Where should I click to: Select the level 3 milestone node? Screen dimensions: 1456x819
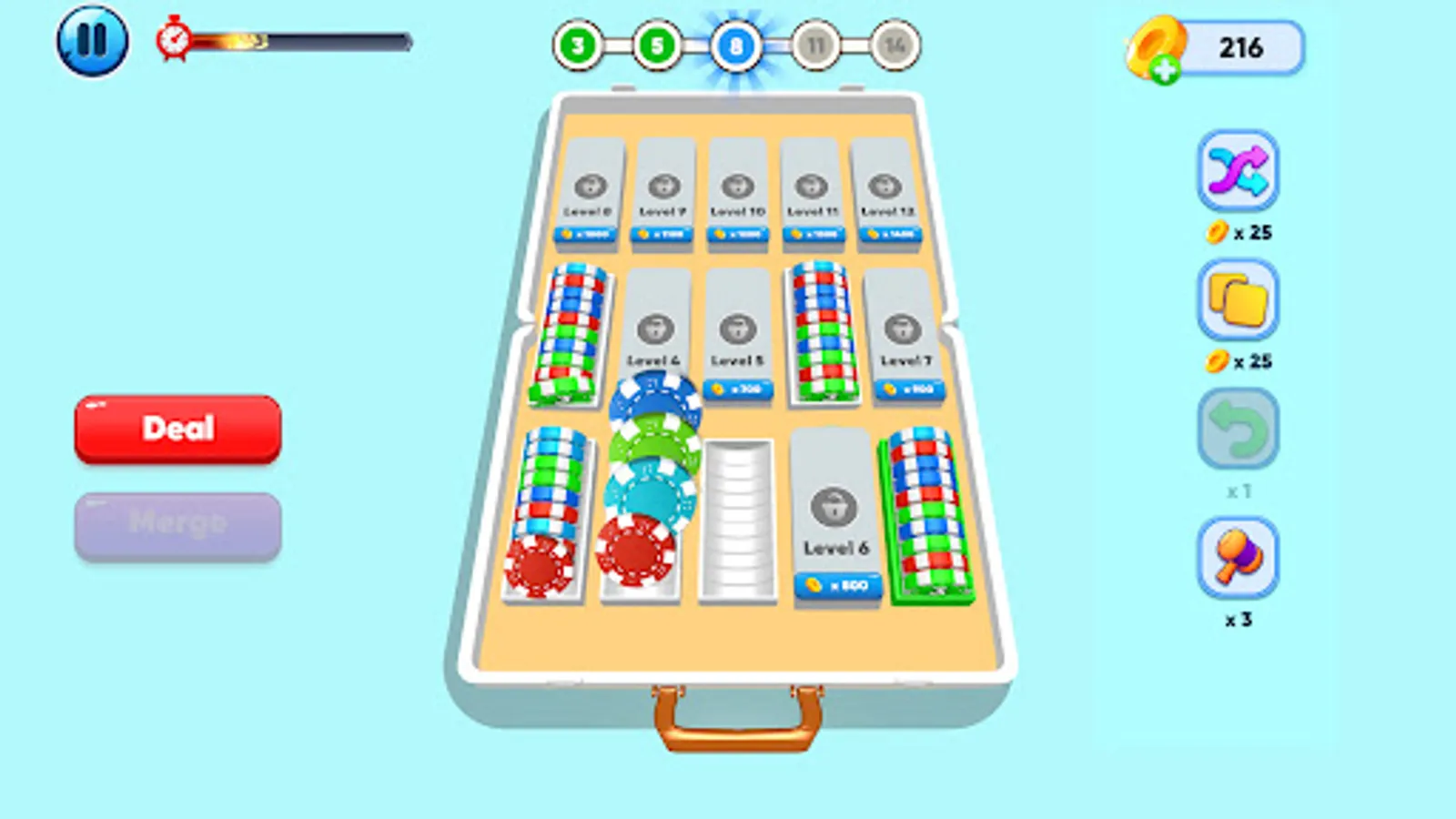pos(577,44)
